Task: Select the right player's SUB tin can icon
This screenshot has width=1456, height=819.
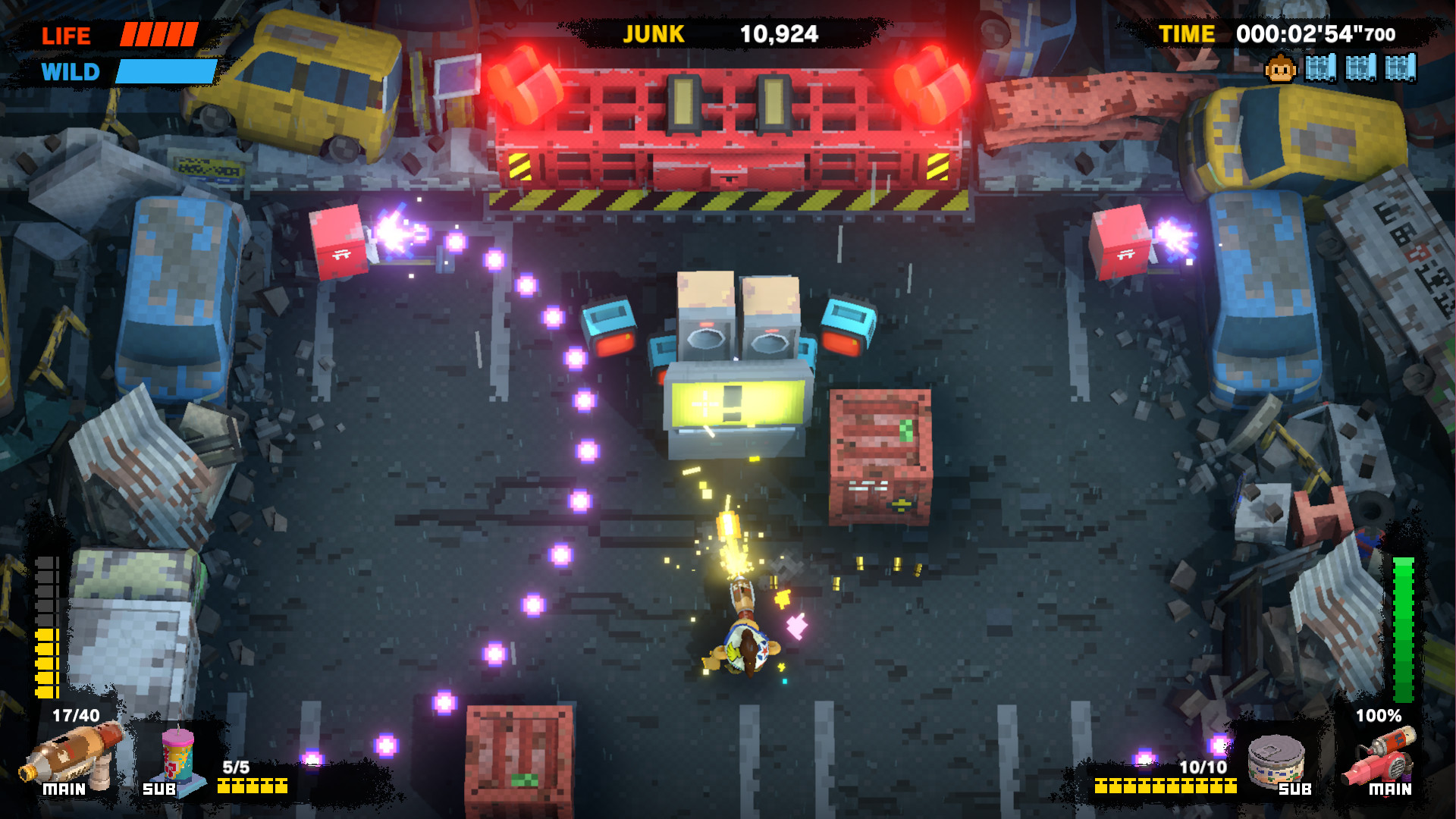Action: (x=1276, y=759)
